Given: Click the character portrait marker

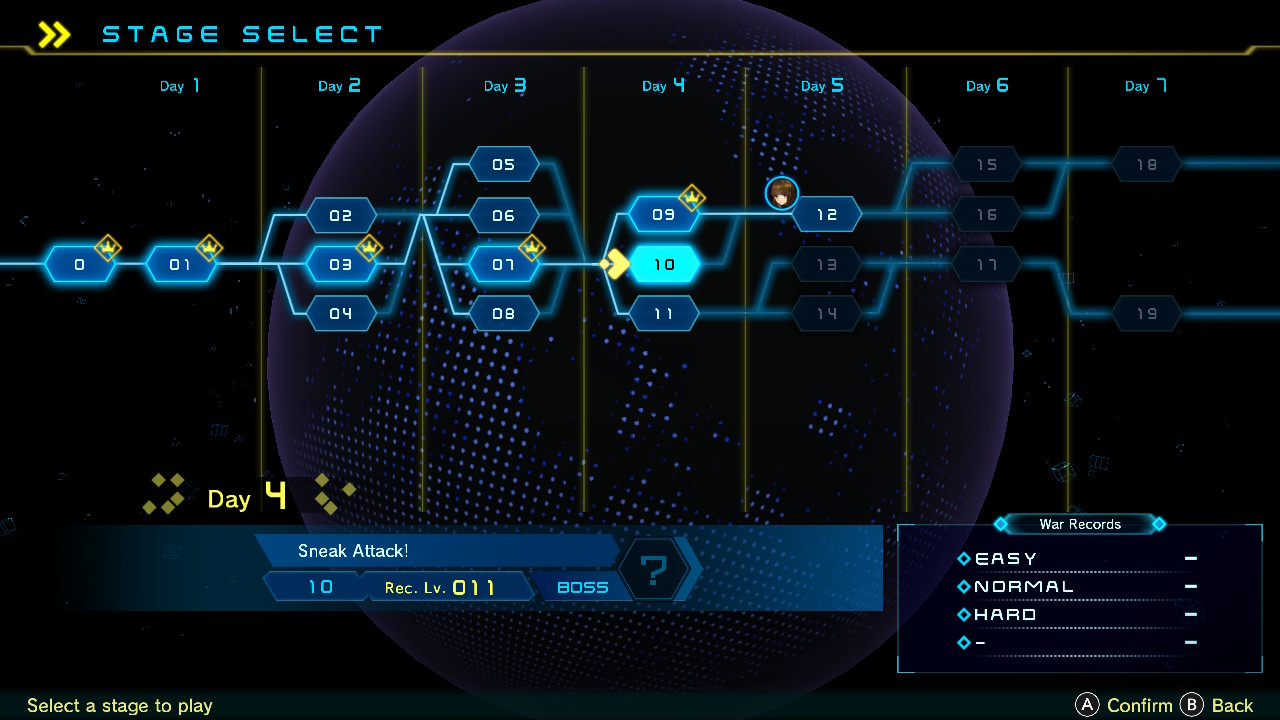Looking at the screenshot, I should coord(782,194).
